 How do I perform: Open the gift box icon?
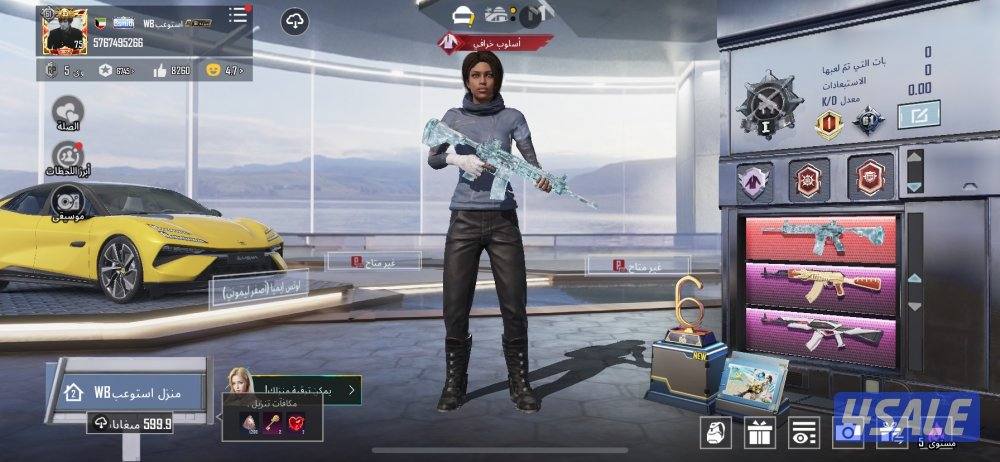(x=758, y=433)
